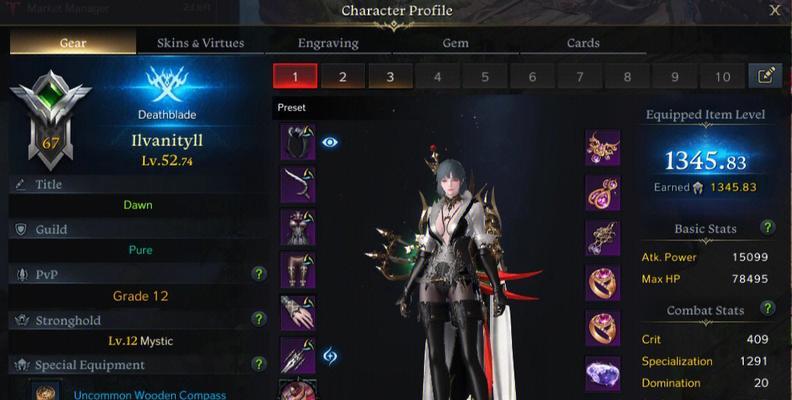Image resolution: width=792 pixels, height=400 pixels.
Task: Choose gear preset 2
Action: coord(342,77)
